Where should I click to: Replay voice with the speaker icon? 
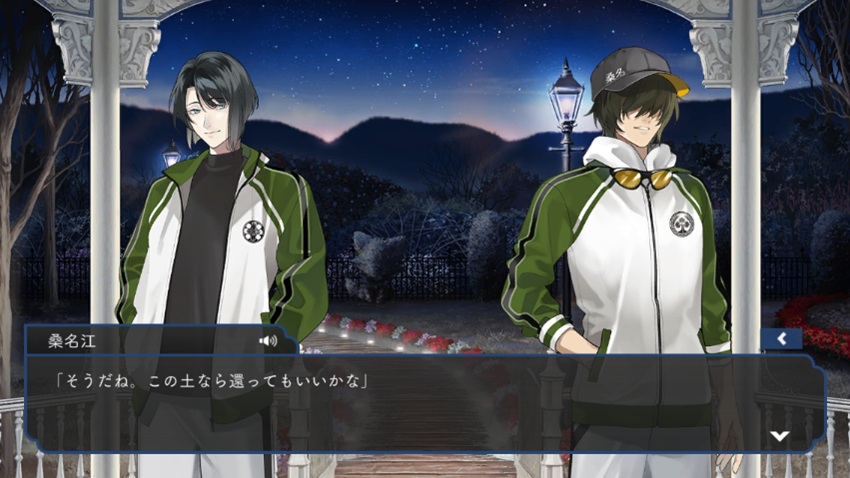tap(268, 341)
